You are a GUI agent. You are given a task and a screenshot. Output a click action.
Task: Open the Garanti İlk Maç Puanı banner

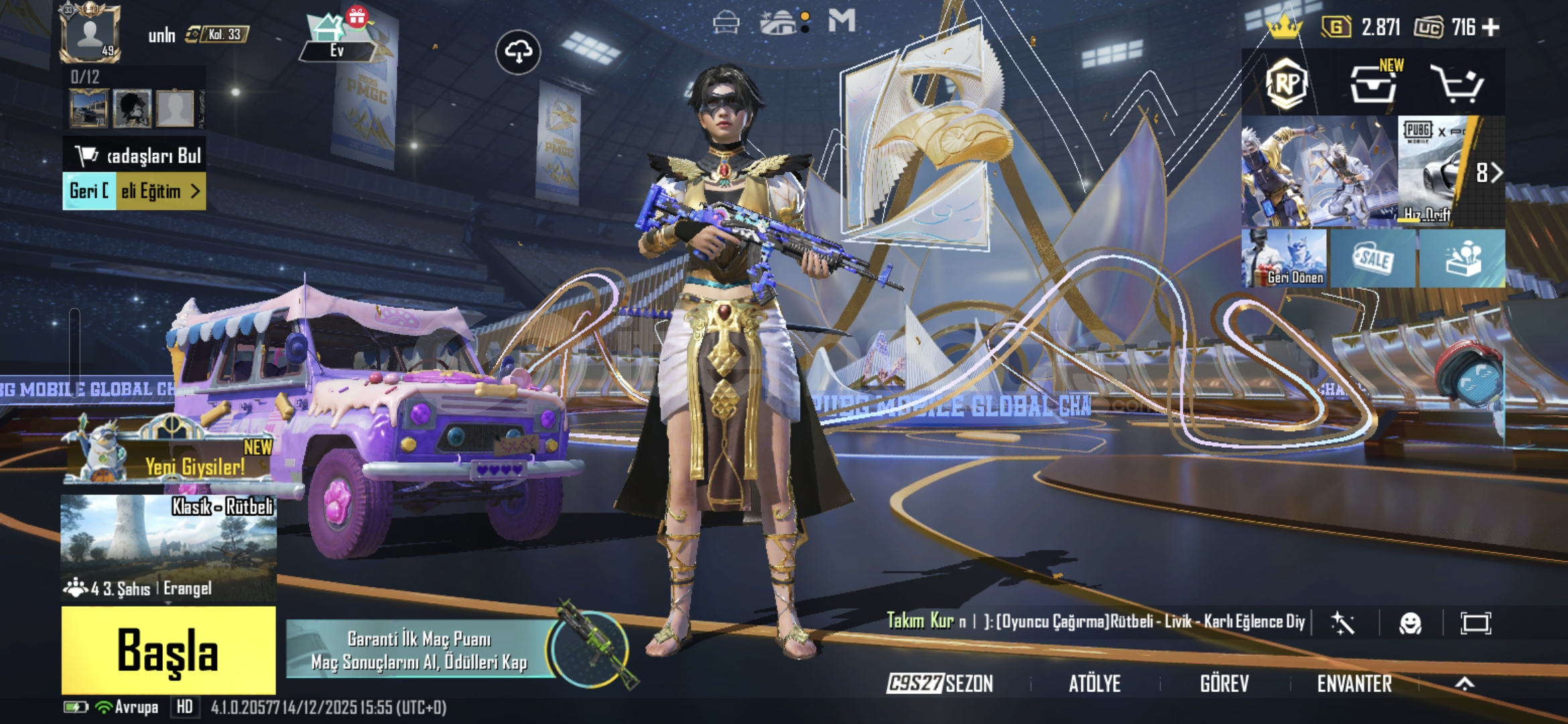point(419,650)
